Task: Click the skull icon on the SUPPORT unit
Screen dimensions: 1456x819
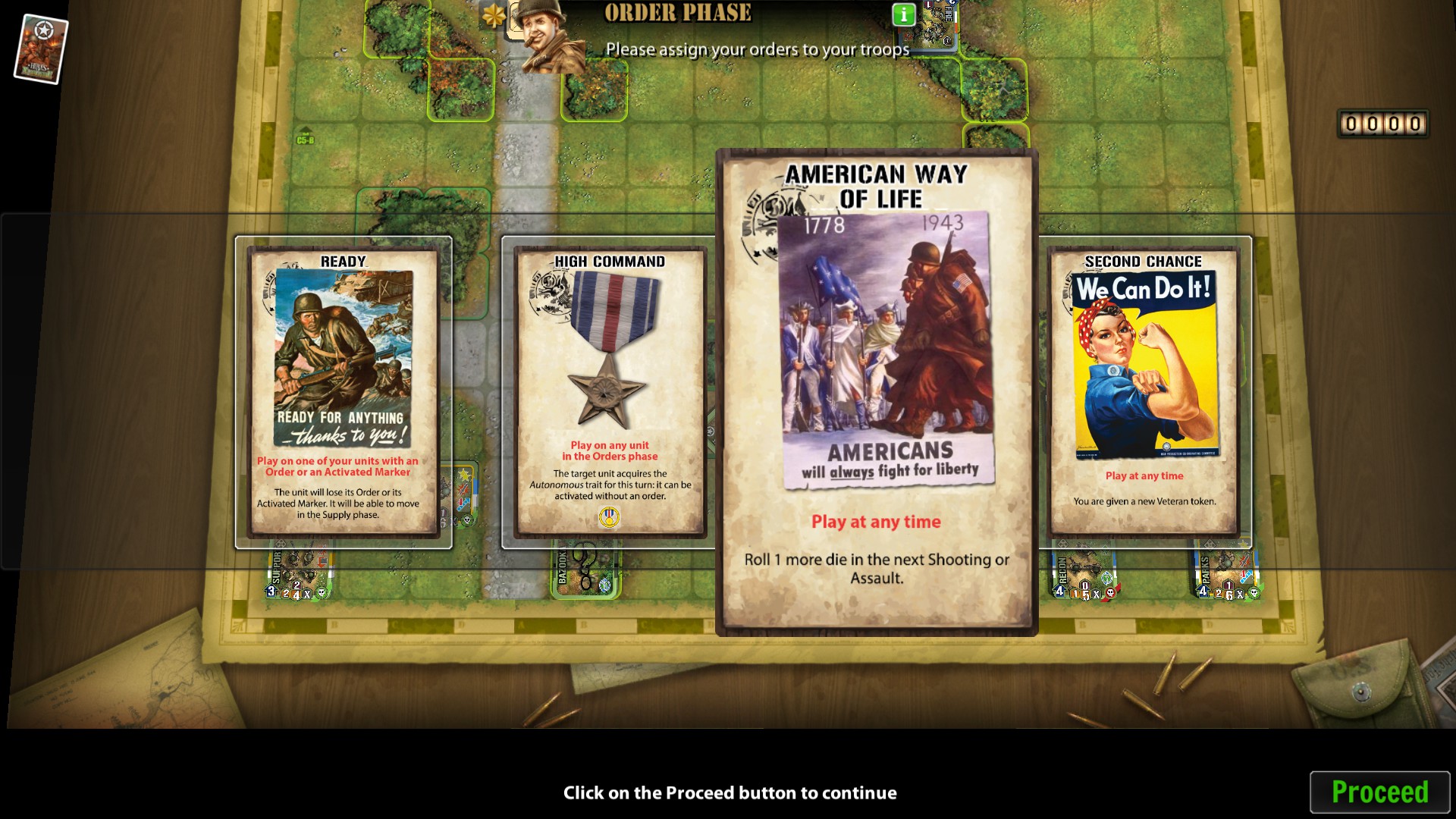Action: point(322,592)
